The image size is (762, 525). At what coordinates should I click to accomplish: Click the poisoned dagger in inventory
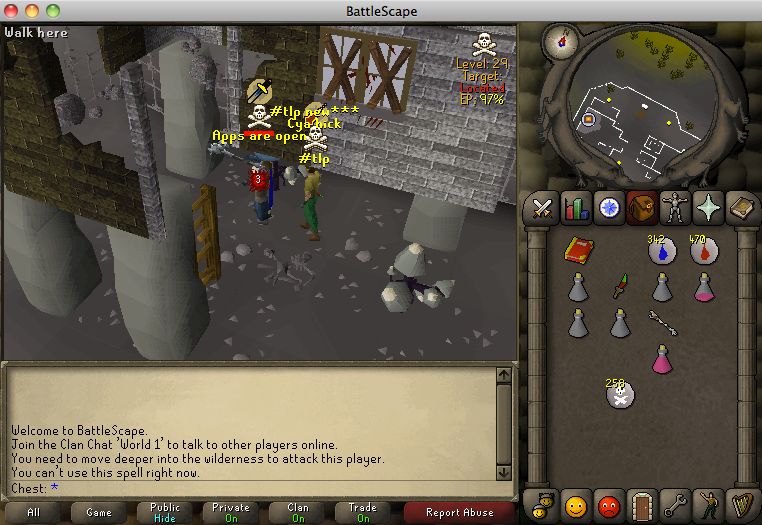(x=620, y=287)
